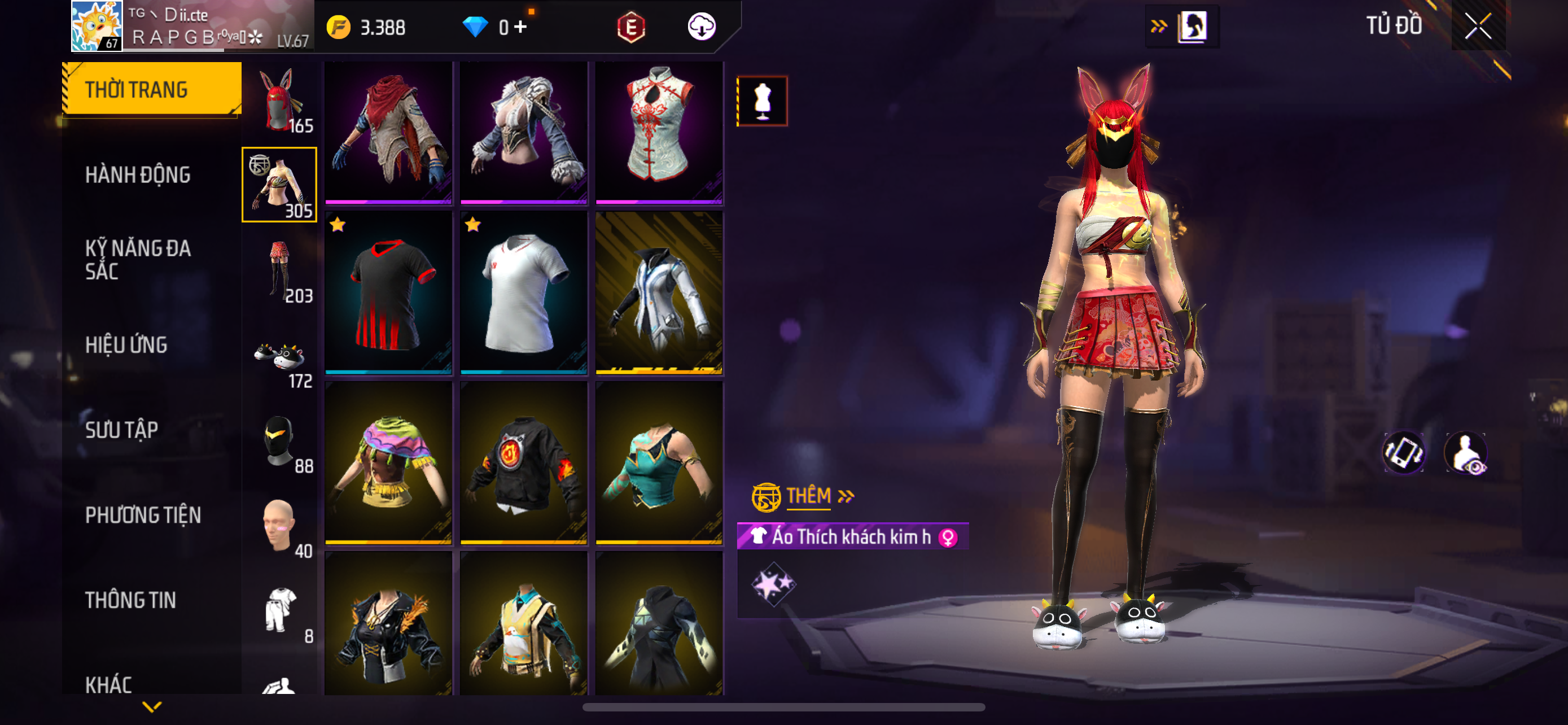
Task: Toggle the mannequin preview button
Action: point(762,101)
